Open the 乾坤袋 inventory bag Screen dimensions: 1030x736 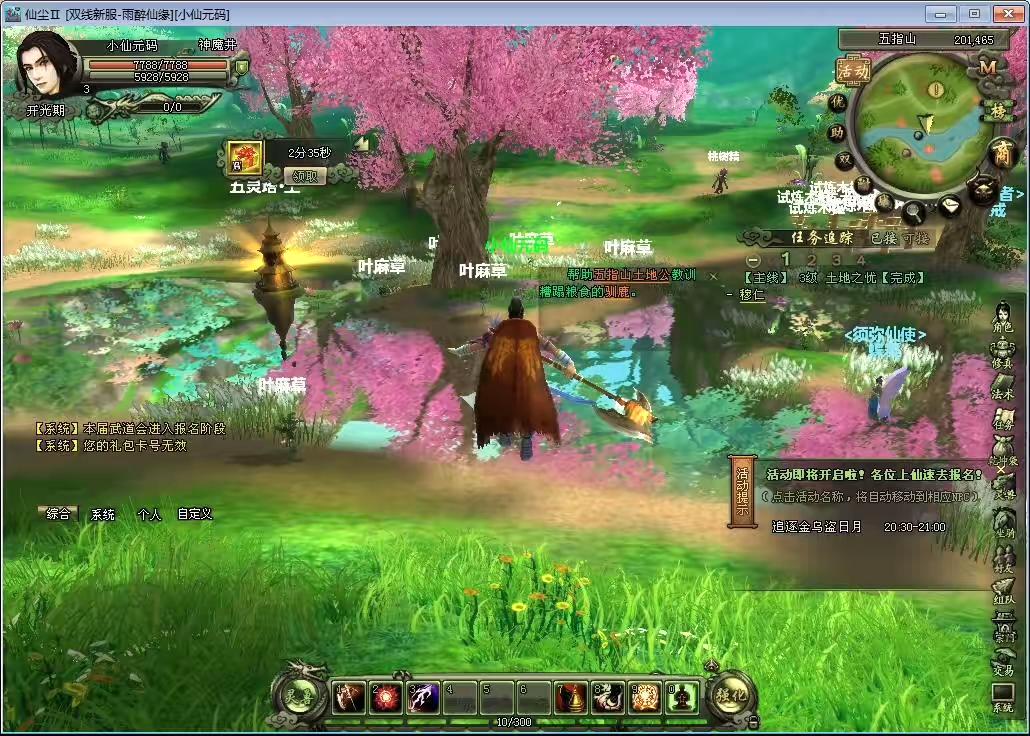[1002, 453]
